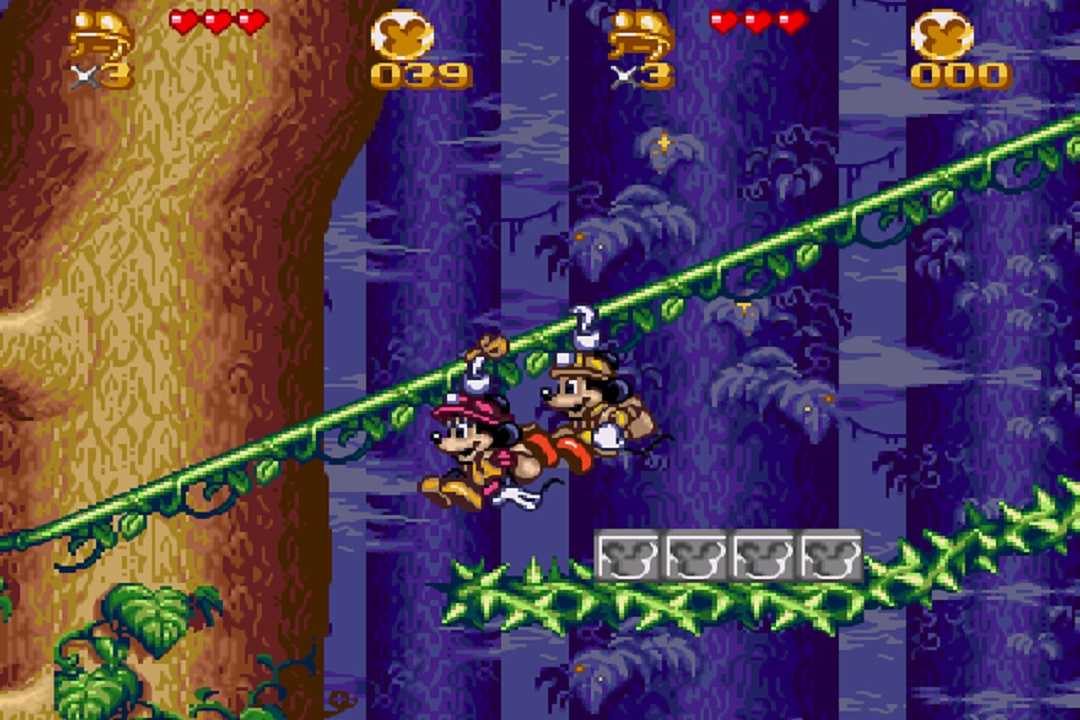Select first player's gold hat lives icon
The width and height of the screenshot is (1080, 720).
(x=101, y=37)
